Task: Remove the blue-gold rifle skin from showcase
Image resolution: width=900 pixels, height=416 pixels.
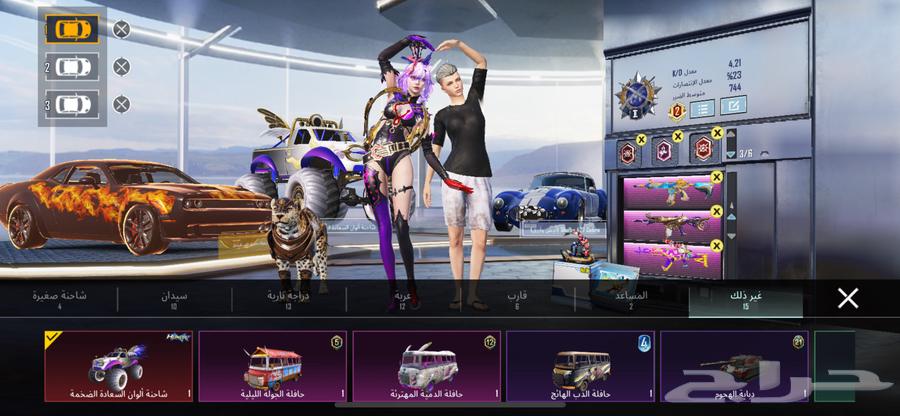Action: coord(717,178)
